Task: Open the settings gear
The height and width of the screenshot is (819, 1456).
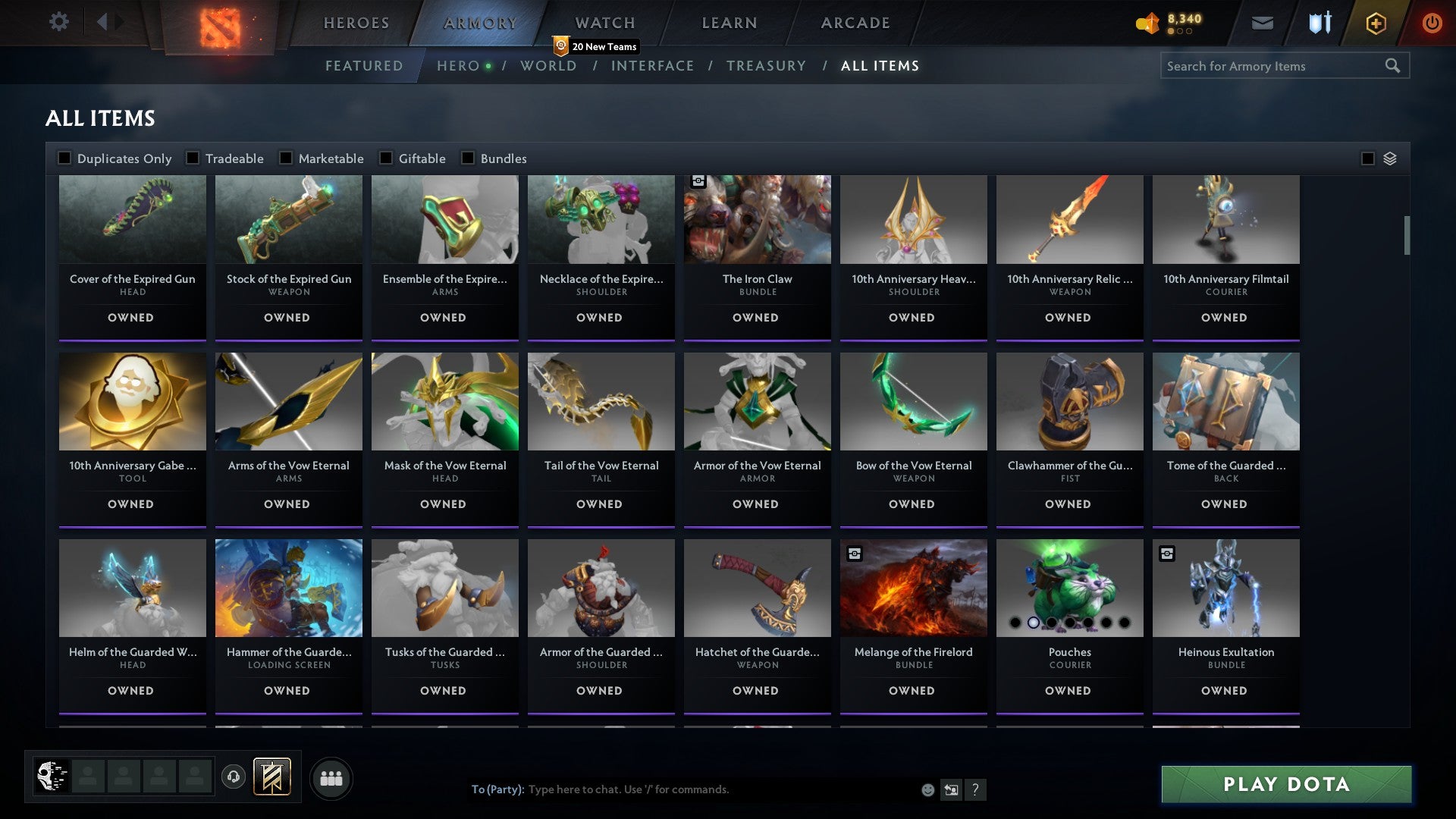Action: click(x=58, y=22)
